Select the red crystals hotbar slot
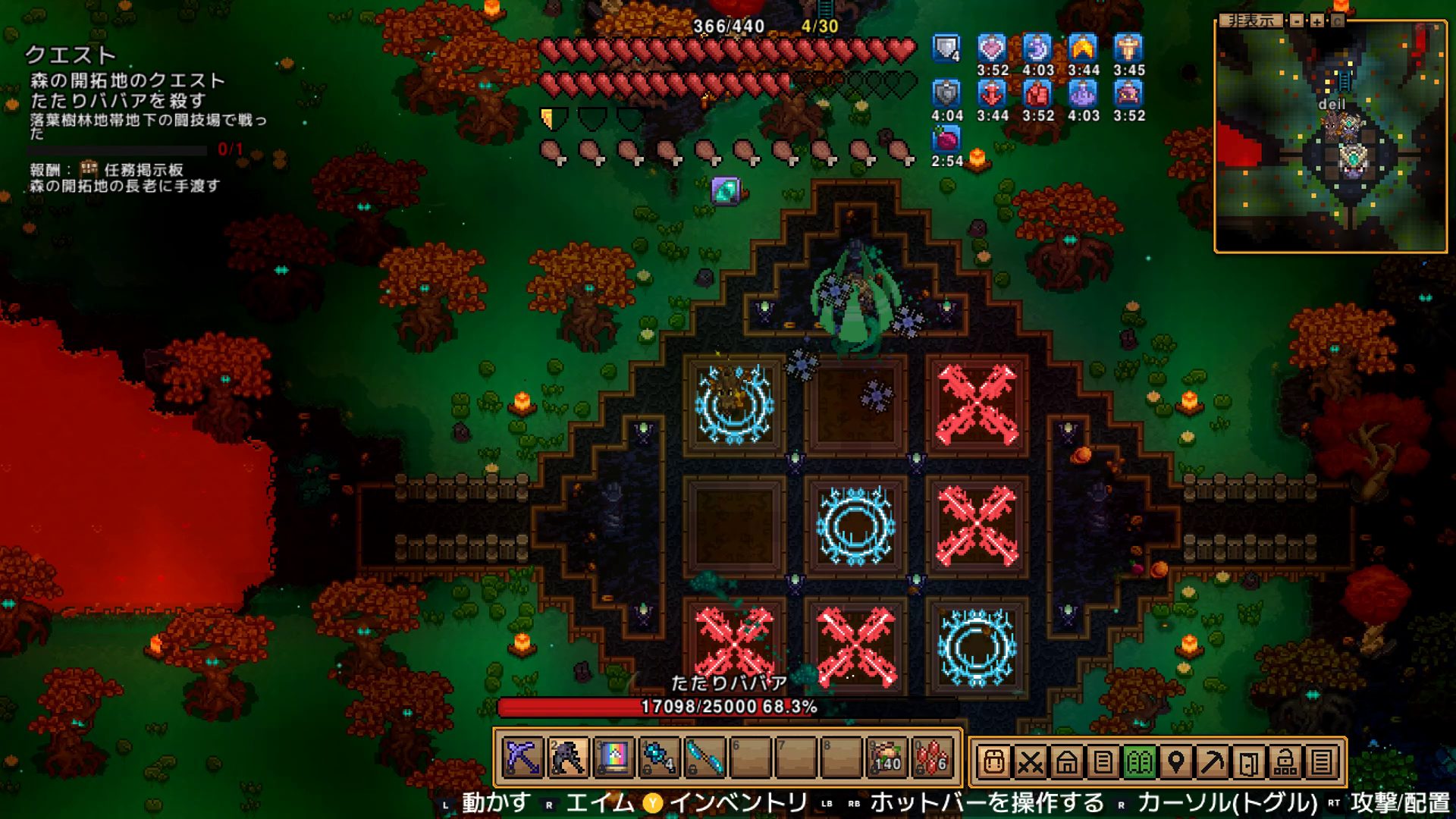 (x=933, y=758)
